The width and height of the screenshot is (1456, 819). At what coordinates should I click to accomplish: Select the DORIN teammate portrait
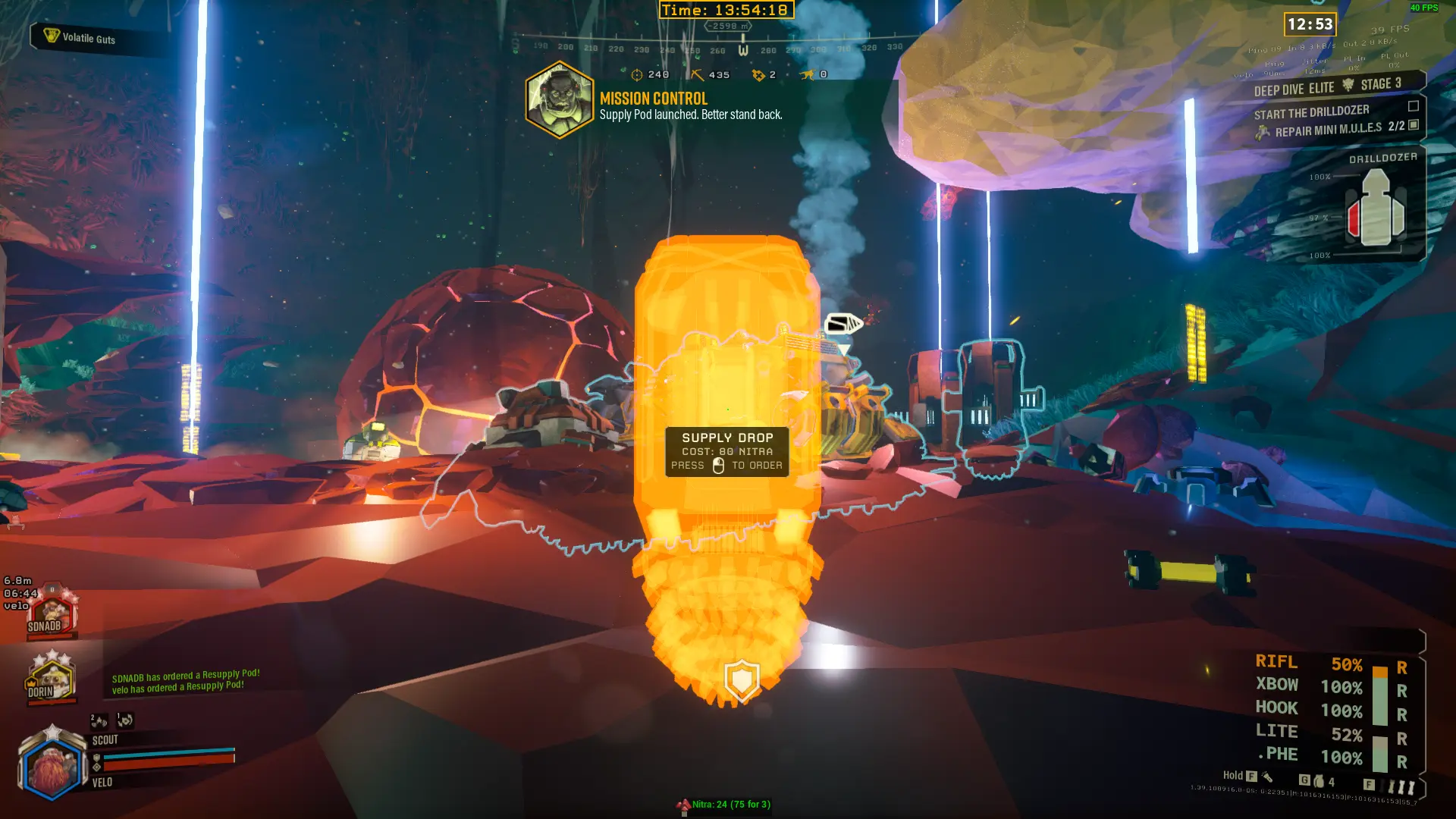(50, 679)
